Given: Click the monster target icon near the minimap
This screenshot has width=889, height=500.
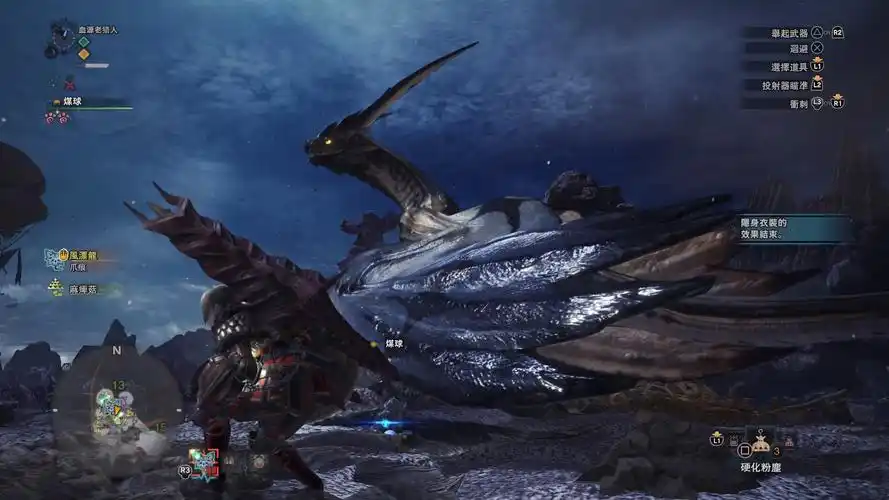Looking at the screenshot, I should (x=203, y=461).
